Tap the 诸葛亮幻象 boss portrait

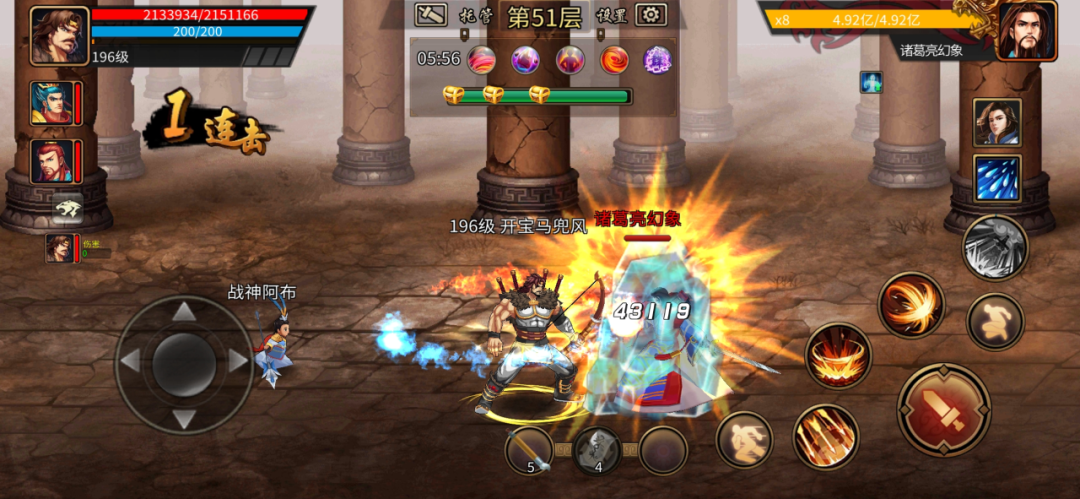[x=1027, y=32]
